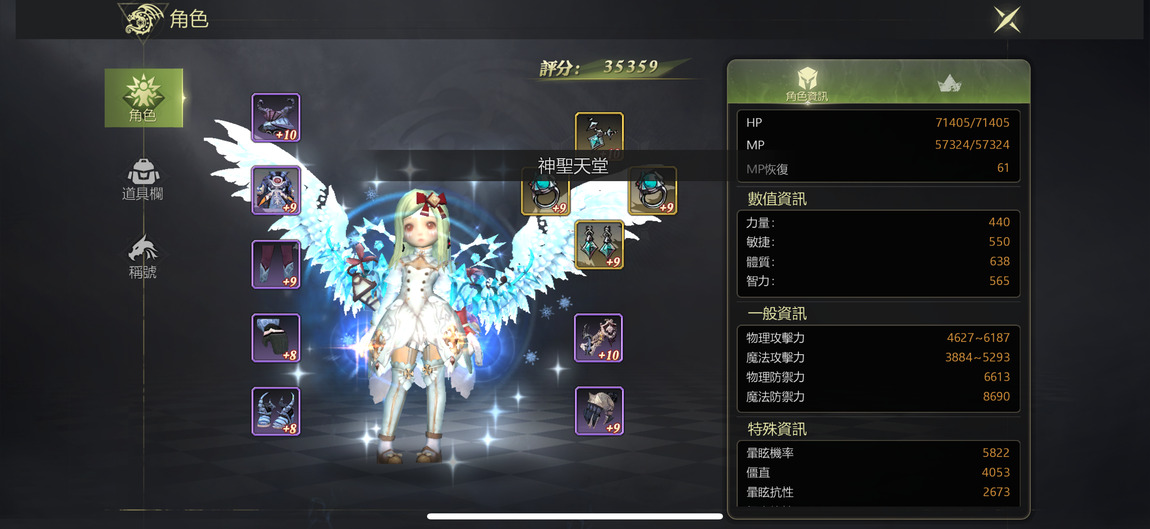Screen dimensions: 1150x529
Task: Choose the +8 black gloves slot
Action: [x=276, y=338]
